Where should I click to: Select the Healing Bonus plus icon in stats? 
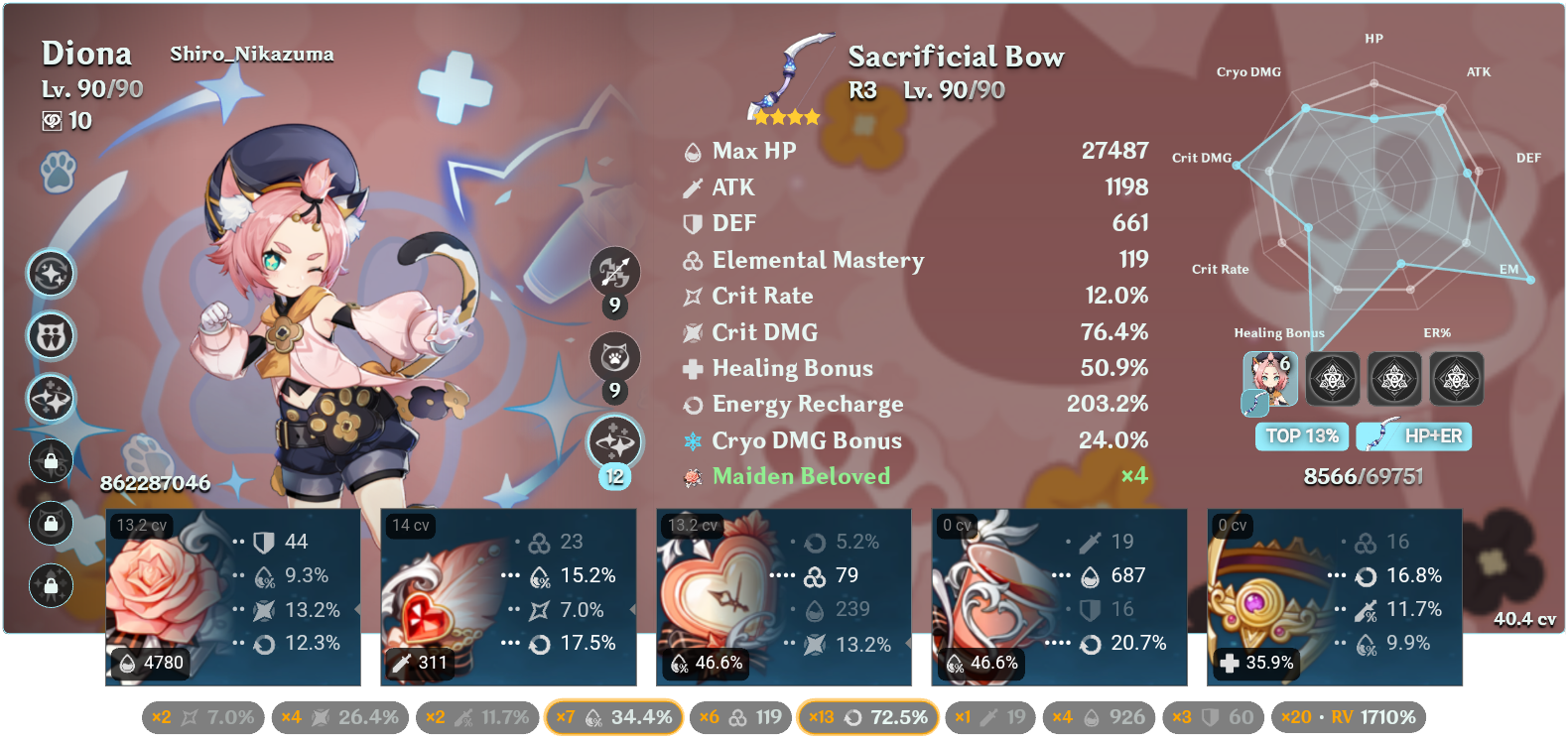pyautogui.click(x=692, y=368)
